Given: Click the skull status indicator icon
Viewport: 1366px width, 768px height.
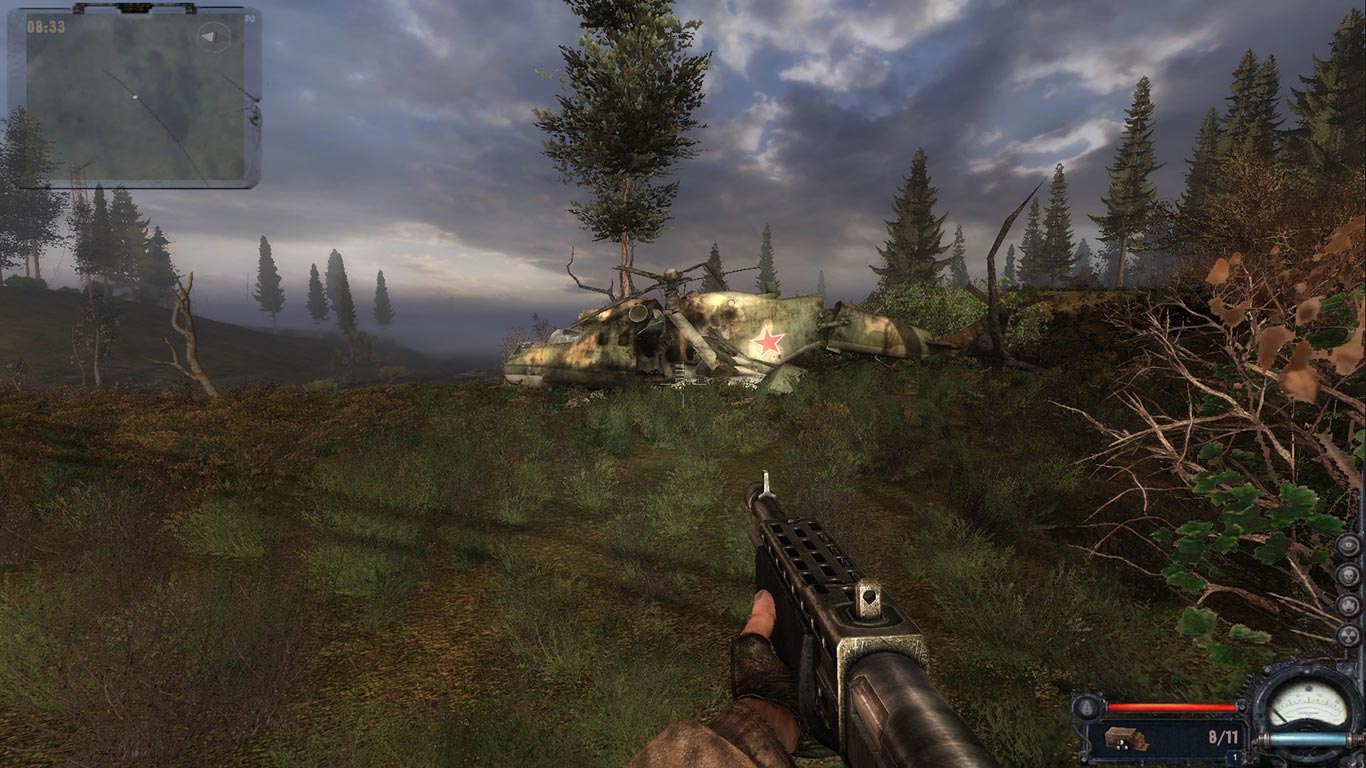Looking at the screenshot, I should click(1348, 575).
